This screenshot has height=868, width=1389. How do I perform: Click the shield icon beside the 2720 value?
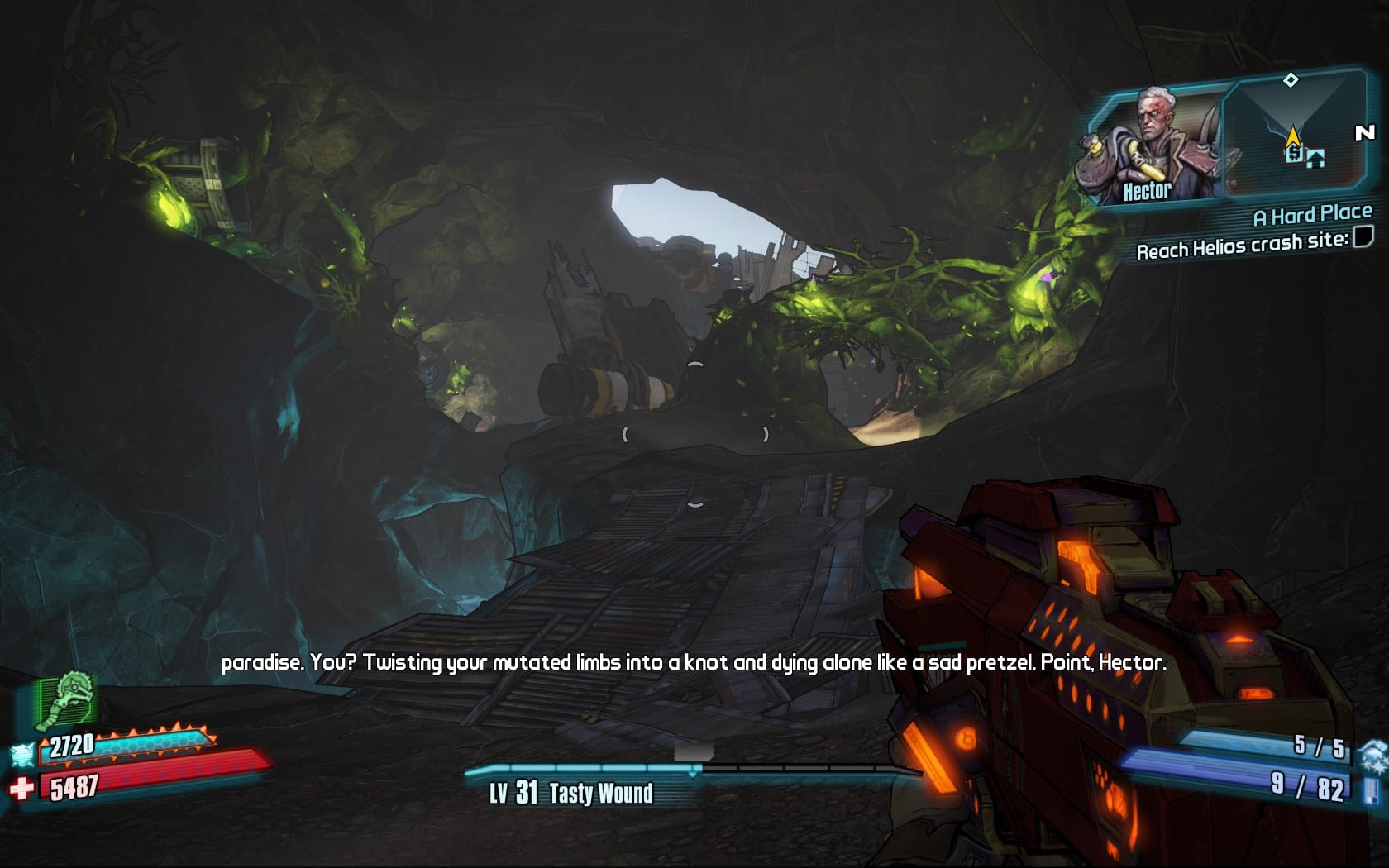pos(22,753)
